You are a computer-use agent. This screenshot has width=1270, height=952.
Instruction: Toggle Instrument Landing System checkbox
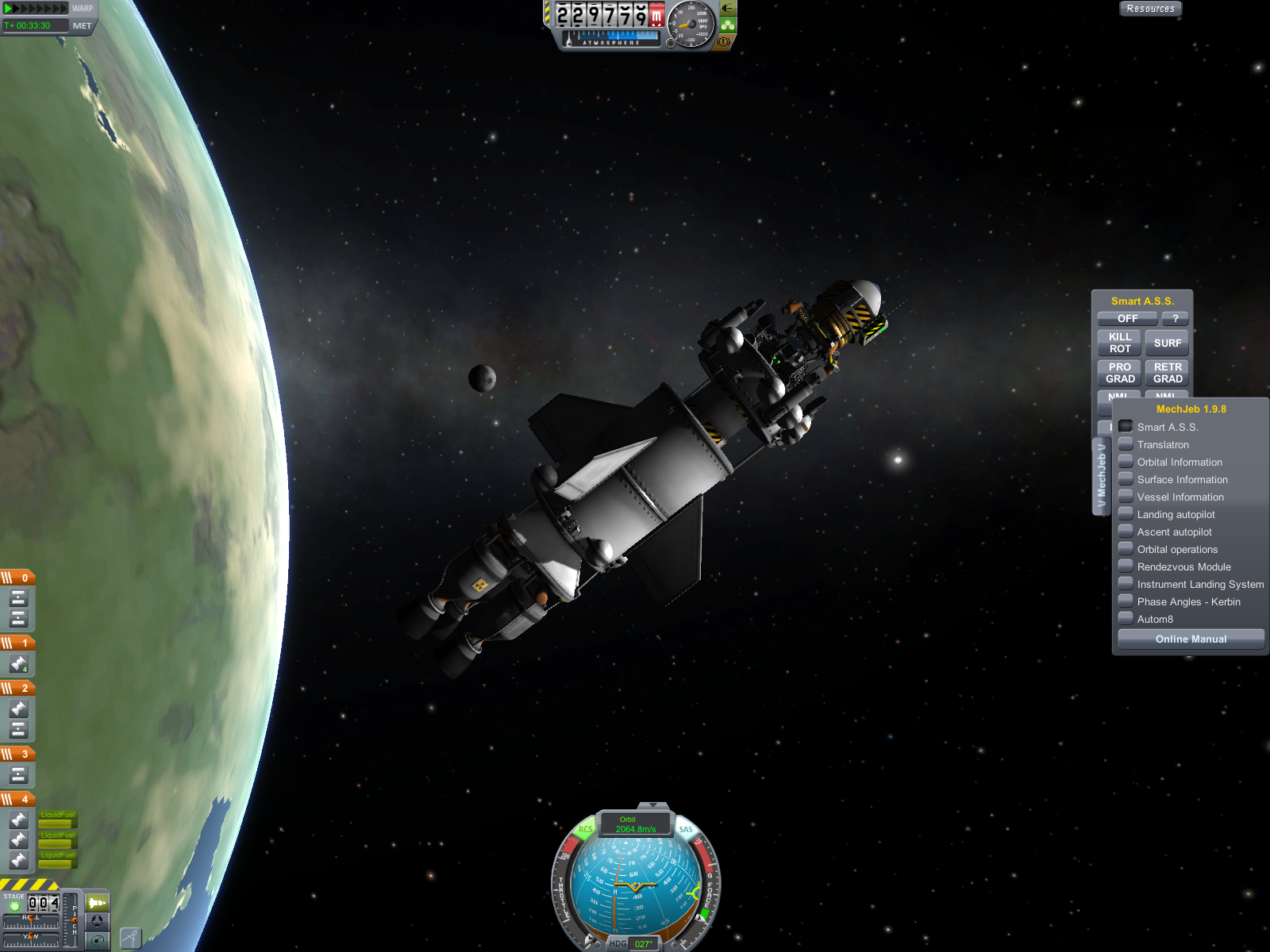tap(1126, 584)
